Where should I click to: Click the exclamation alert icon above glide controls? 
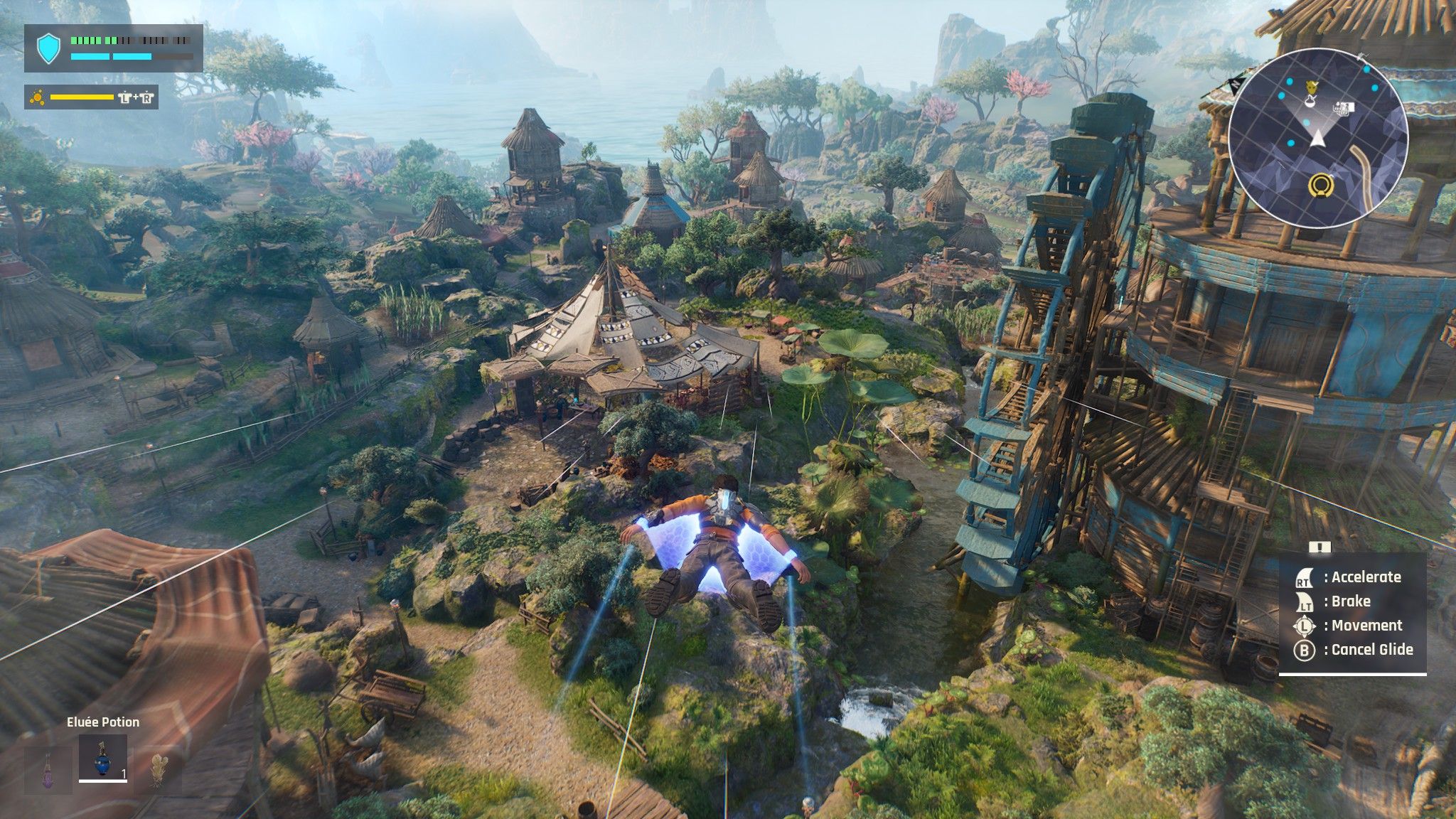pyautogui.click(x=1319, y=547)
